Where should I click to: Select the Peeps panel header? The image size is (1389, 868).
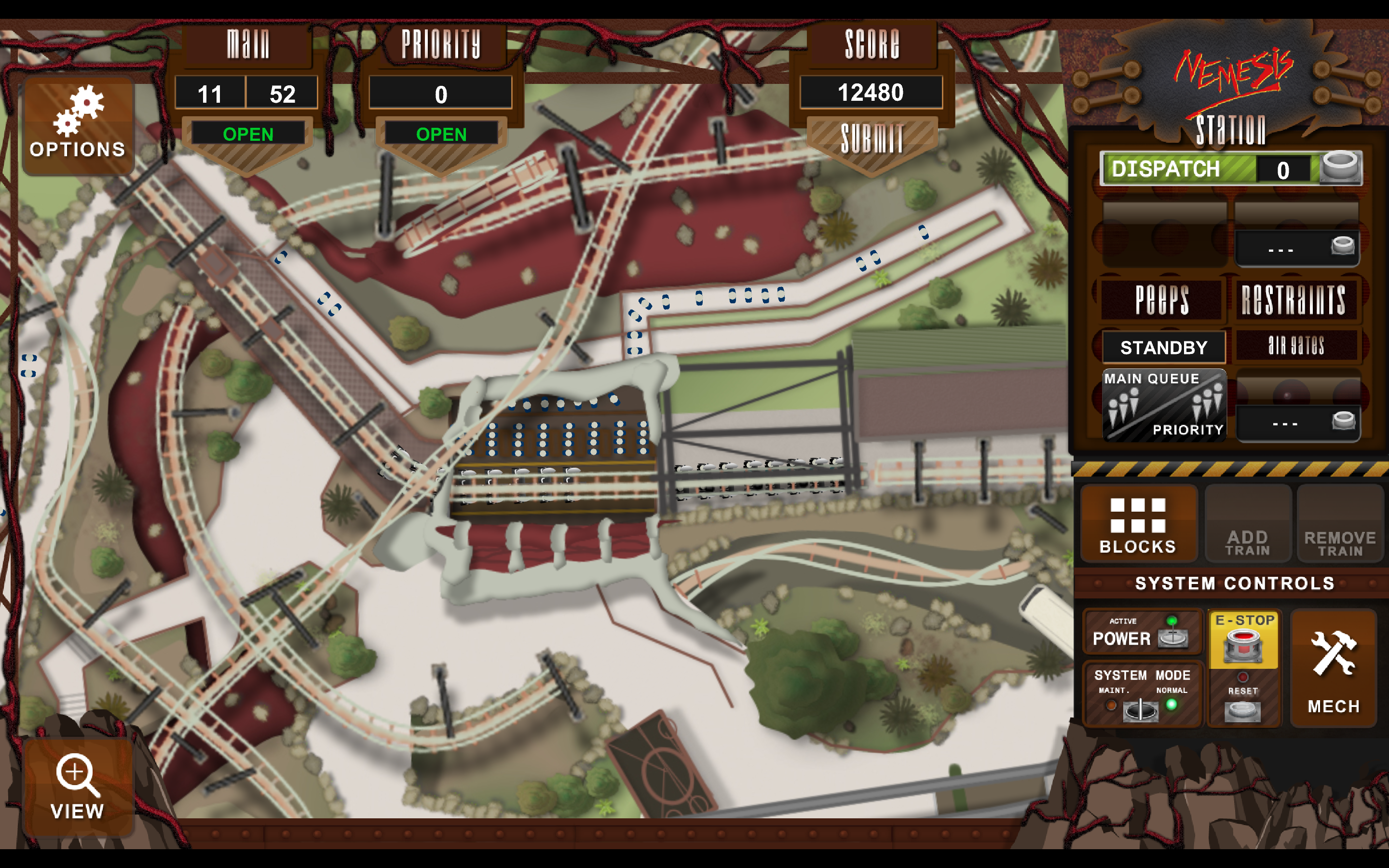coord(1161,299)
